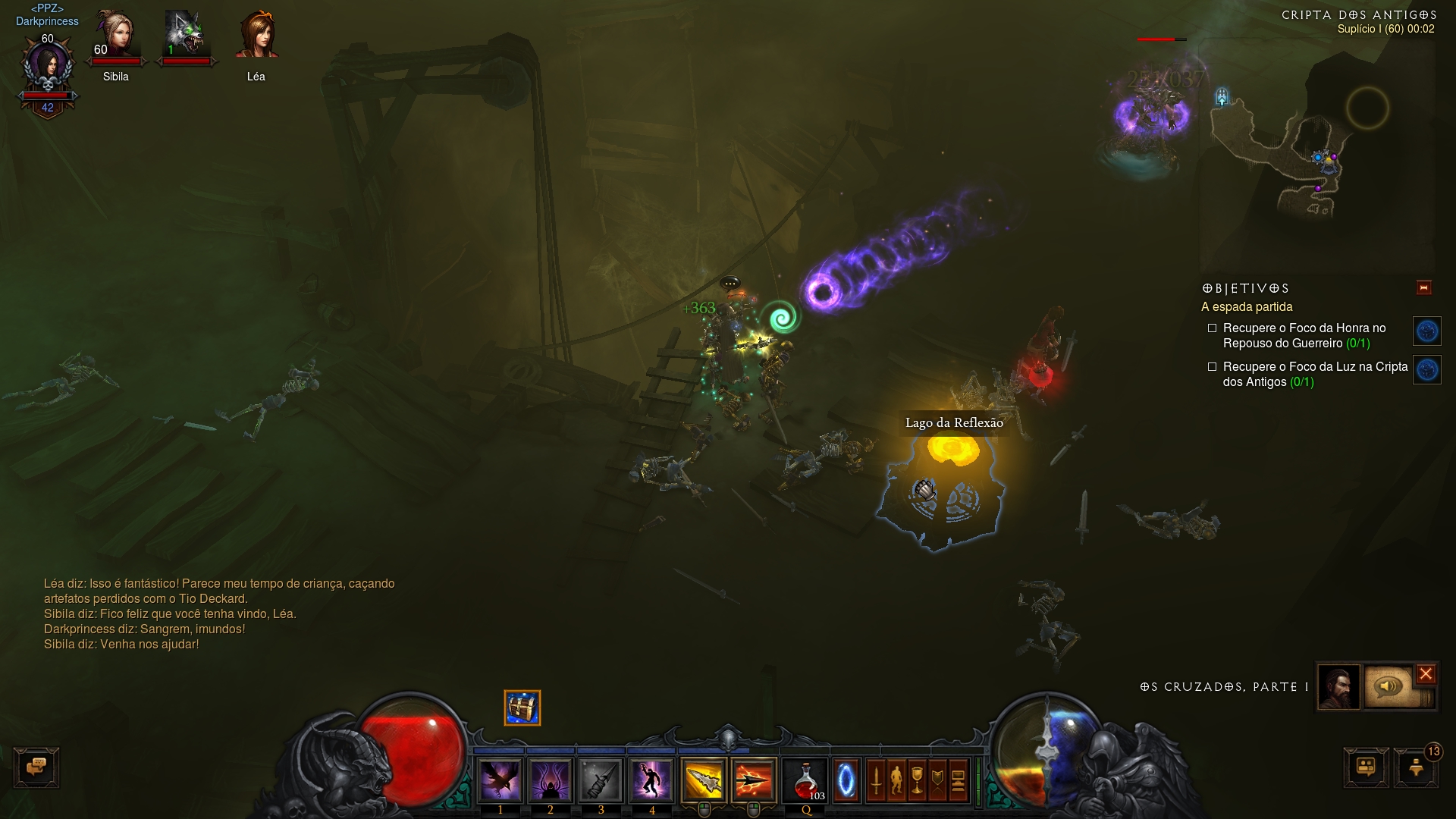1456x819 pixels.
Task: Close the Os Cruzados lore popup
Action: coord(1426,673)
